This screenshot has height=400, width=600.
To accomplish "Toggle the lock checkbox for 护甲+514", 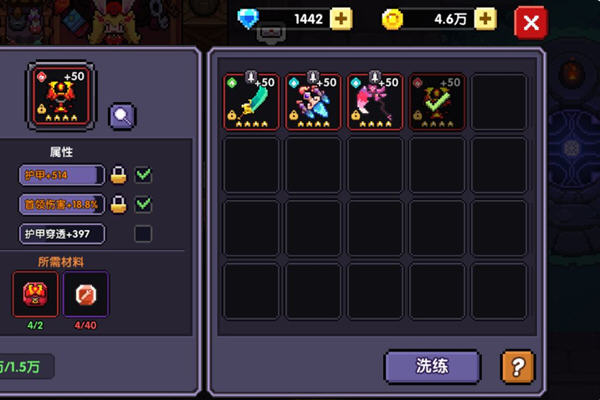I will pos(144,176).
